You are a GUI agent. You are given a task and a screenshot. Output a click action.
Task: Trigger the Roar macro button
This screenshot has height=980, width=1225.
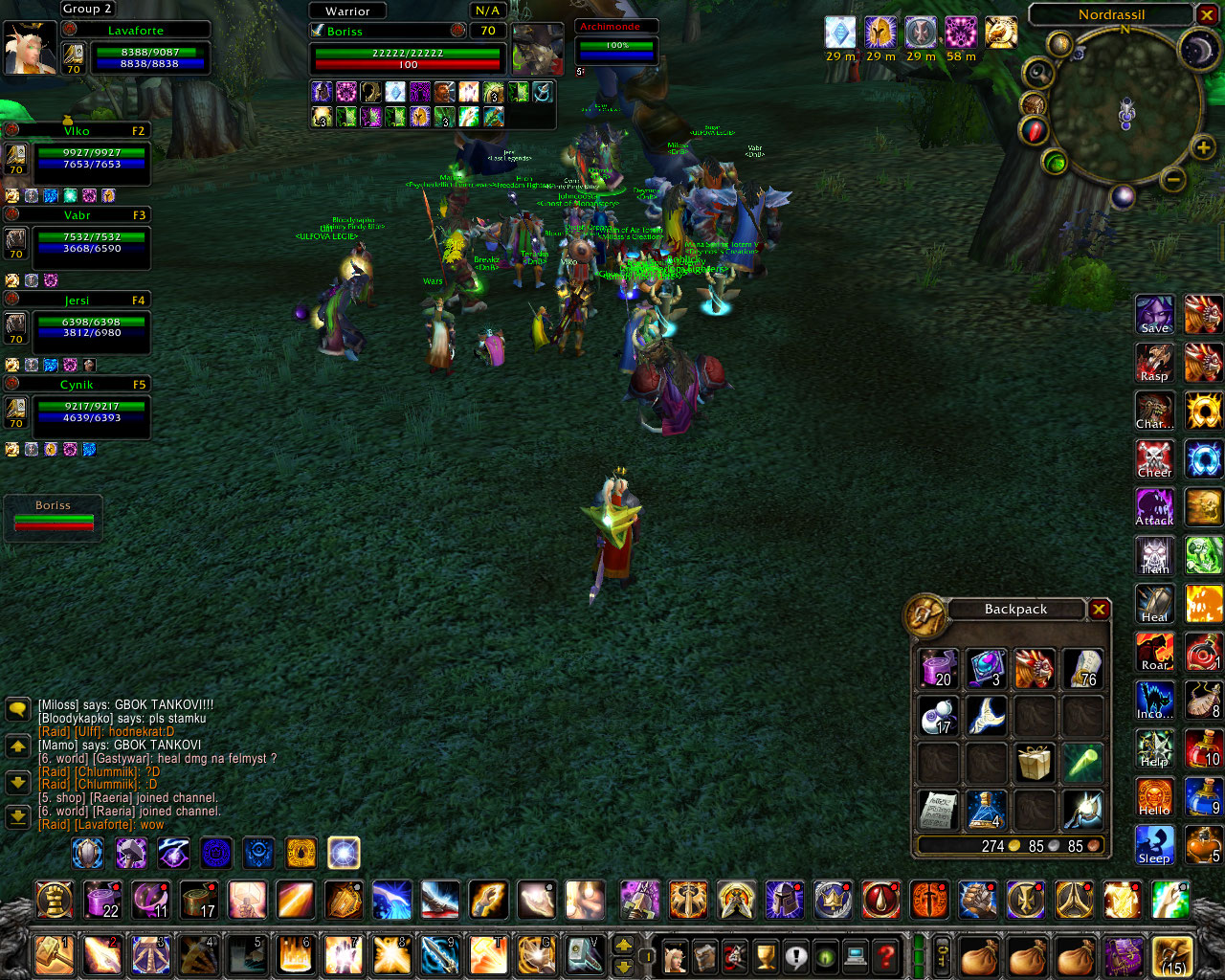point(1155,652)
